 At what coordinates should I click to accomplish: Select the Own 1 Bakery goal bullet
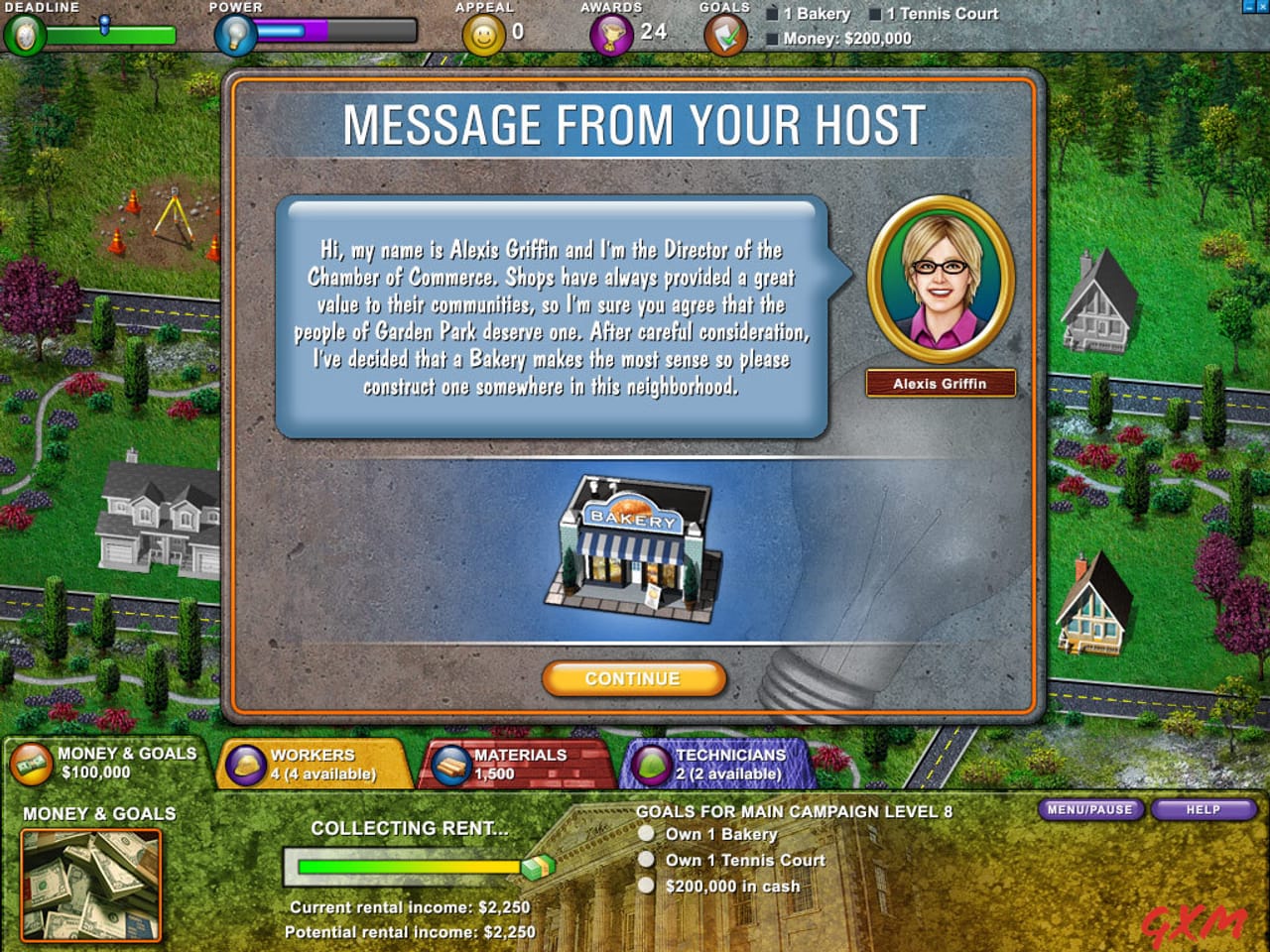647,835
